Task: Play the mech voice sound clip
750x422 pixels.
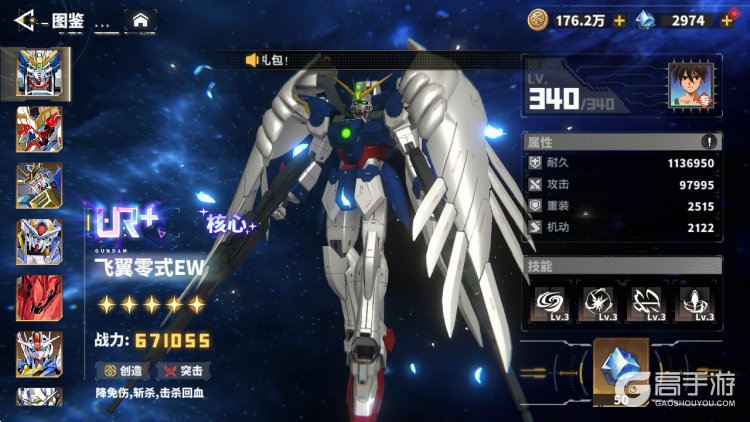Action: [x=252, y=60]
